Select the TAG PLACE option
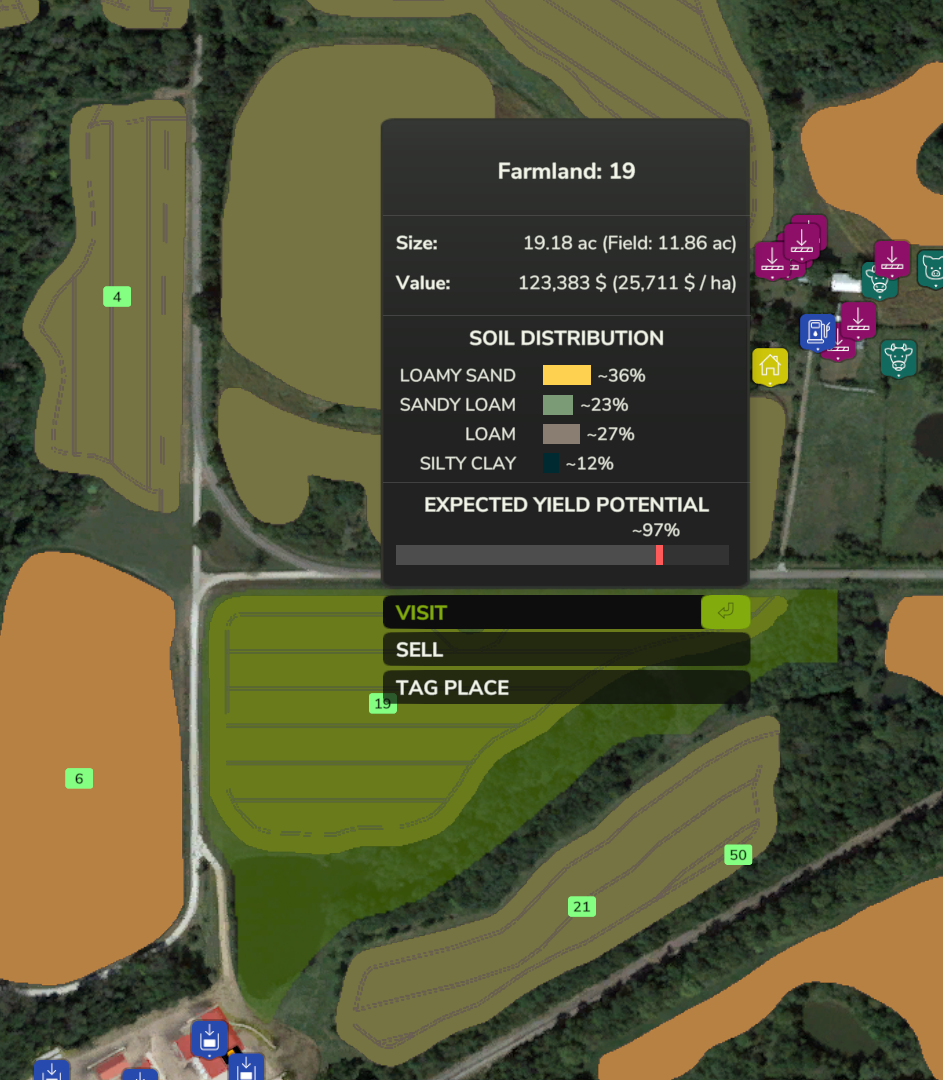This screenshot has width=943, height=1080. (x=565, y=687)
